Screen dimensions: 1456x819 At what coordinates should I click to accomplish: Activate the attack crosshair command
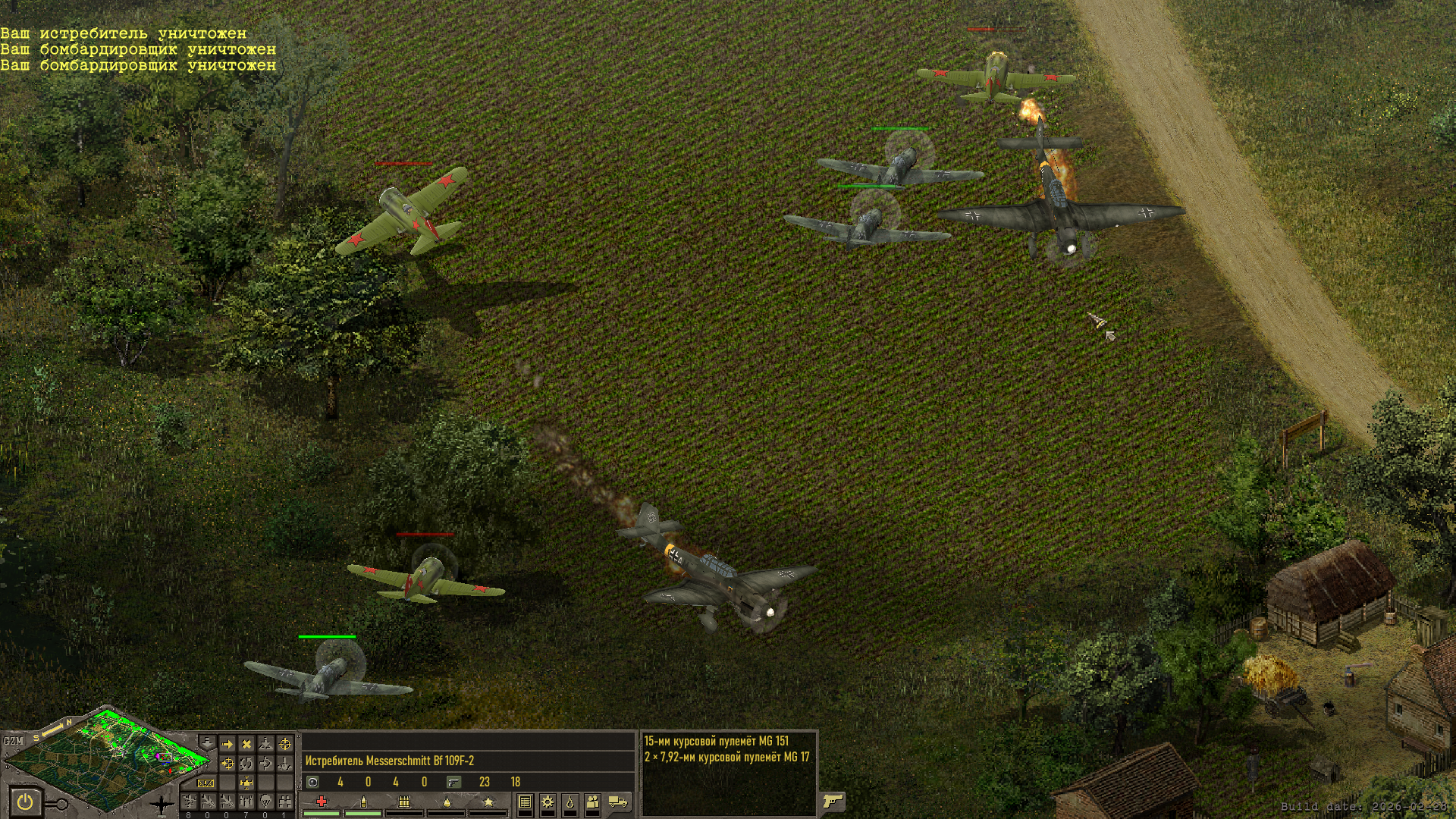tap(284, 744)
